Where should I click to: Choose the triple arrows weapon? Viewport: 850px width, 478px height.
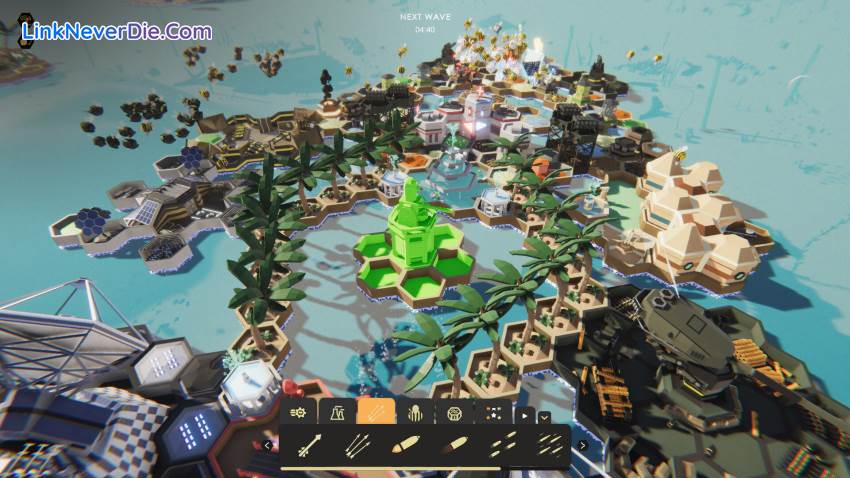pos(357,444)
